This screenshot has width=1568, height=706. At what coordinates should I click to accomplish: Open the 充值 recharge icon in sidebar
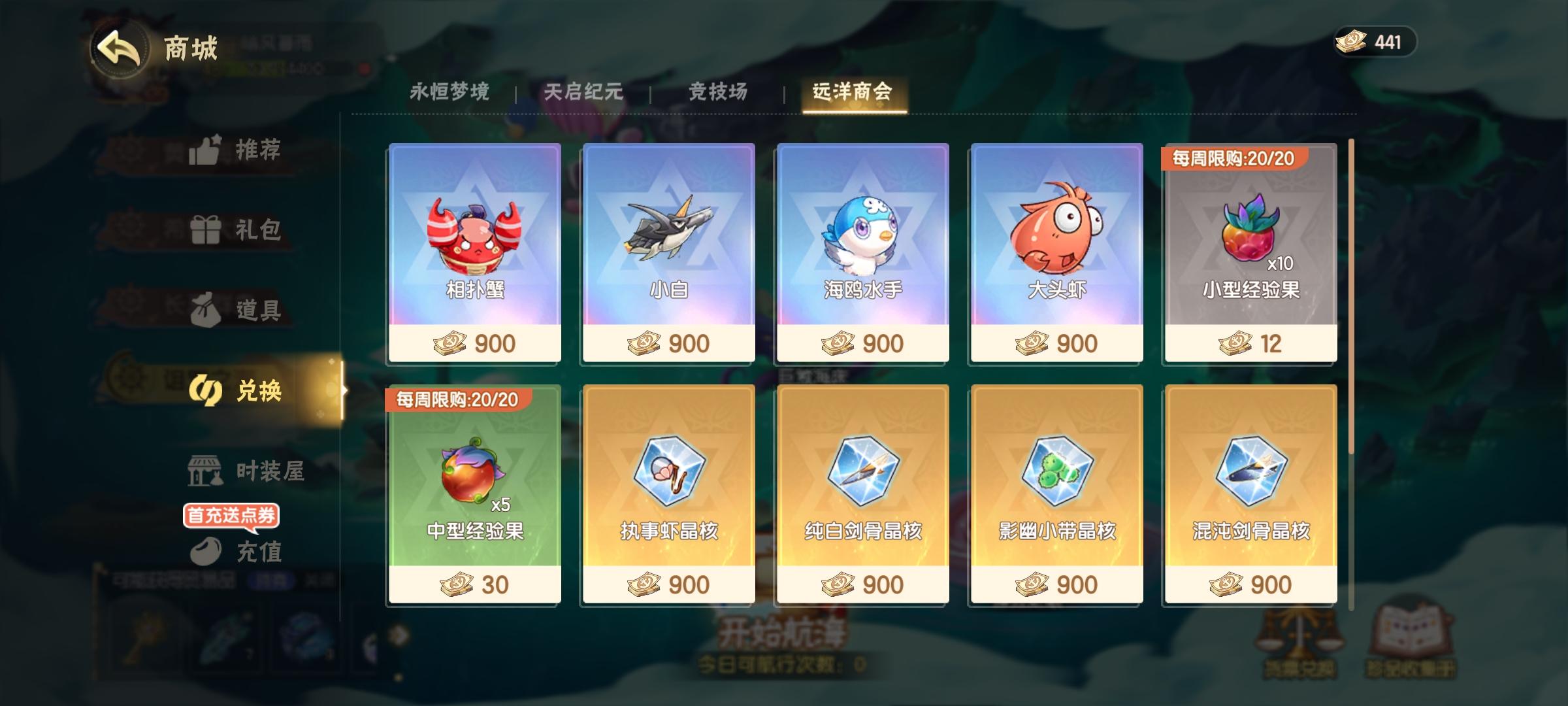tap(205, 552)
